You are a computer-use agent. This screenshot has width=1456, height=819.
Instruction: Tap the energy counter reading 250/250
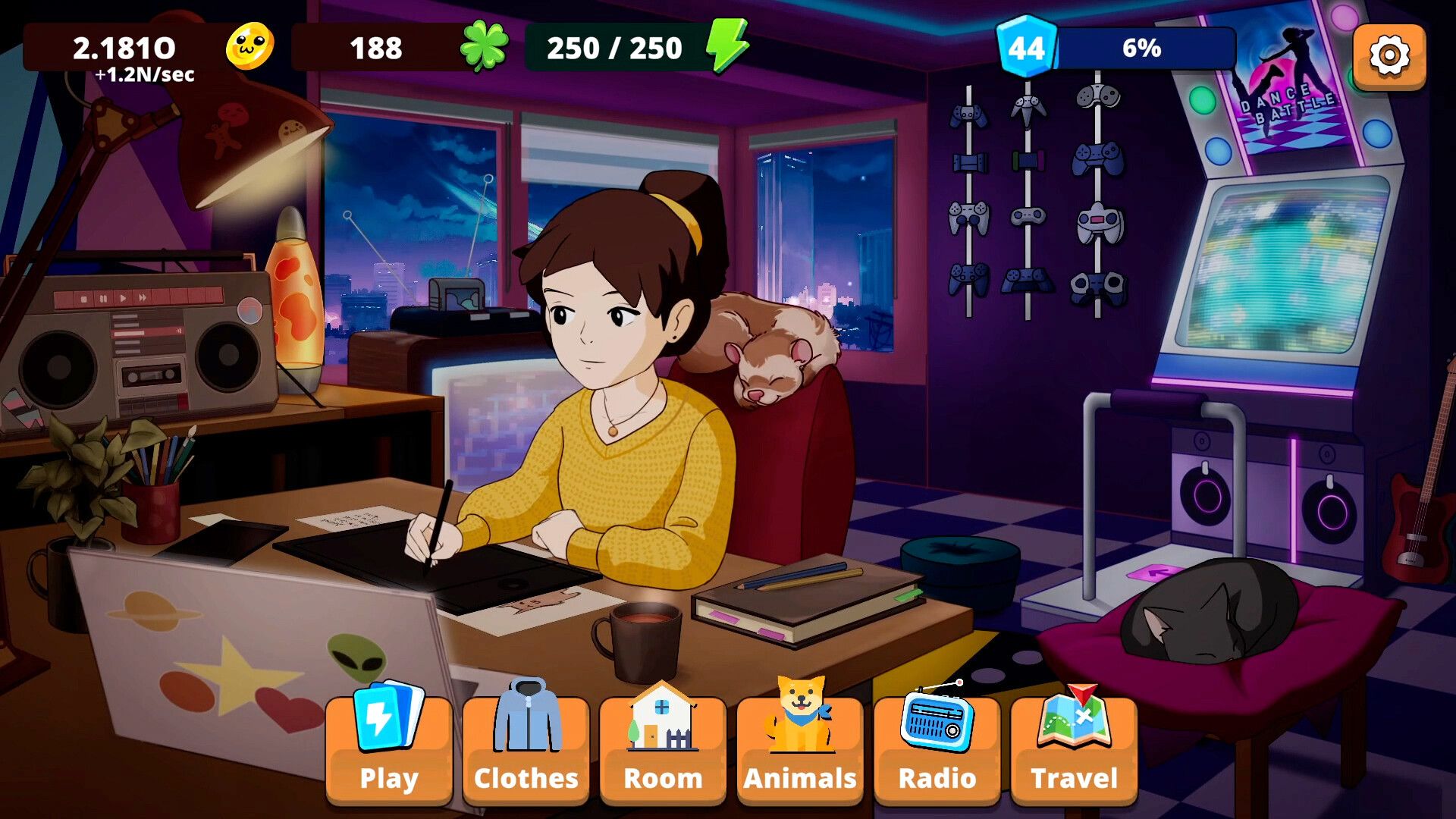(x=614, y=47)
